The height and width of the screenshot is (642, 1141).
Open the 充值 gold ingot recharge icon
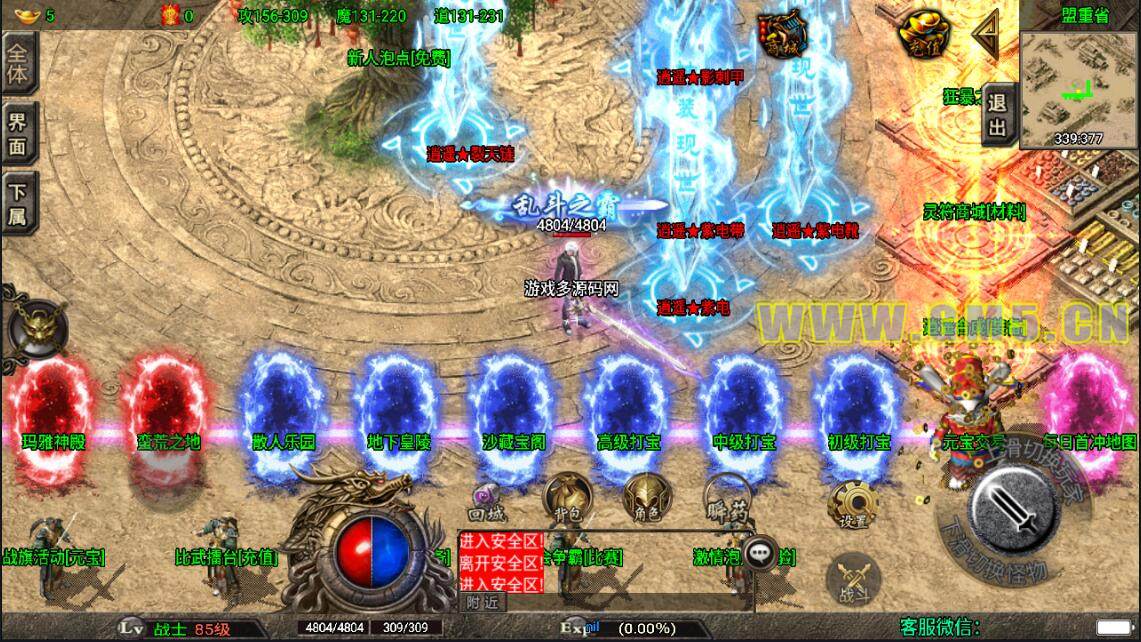coord(917,36)
